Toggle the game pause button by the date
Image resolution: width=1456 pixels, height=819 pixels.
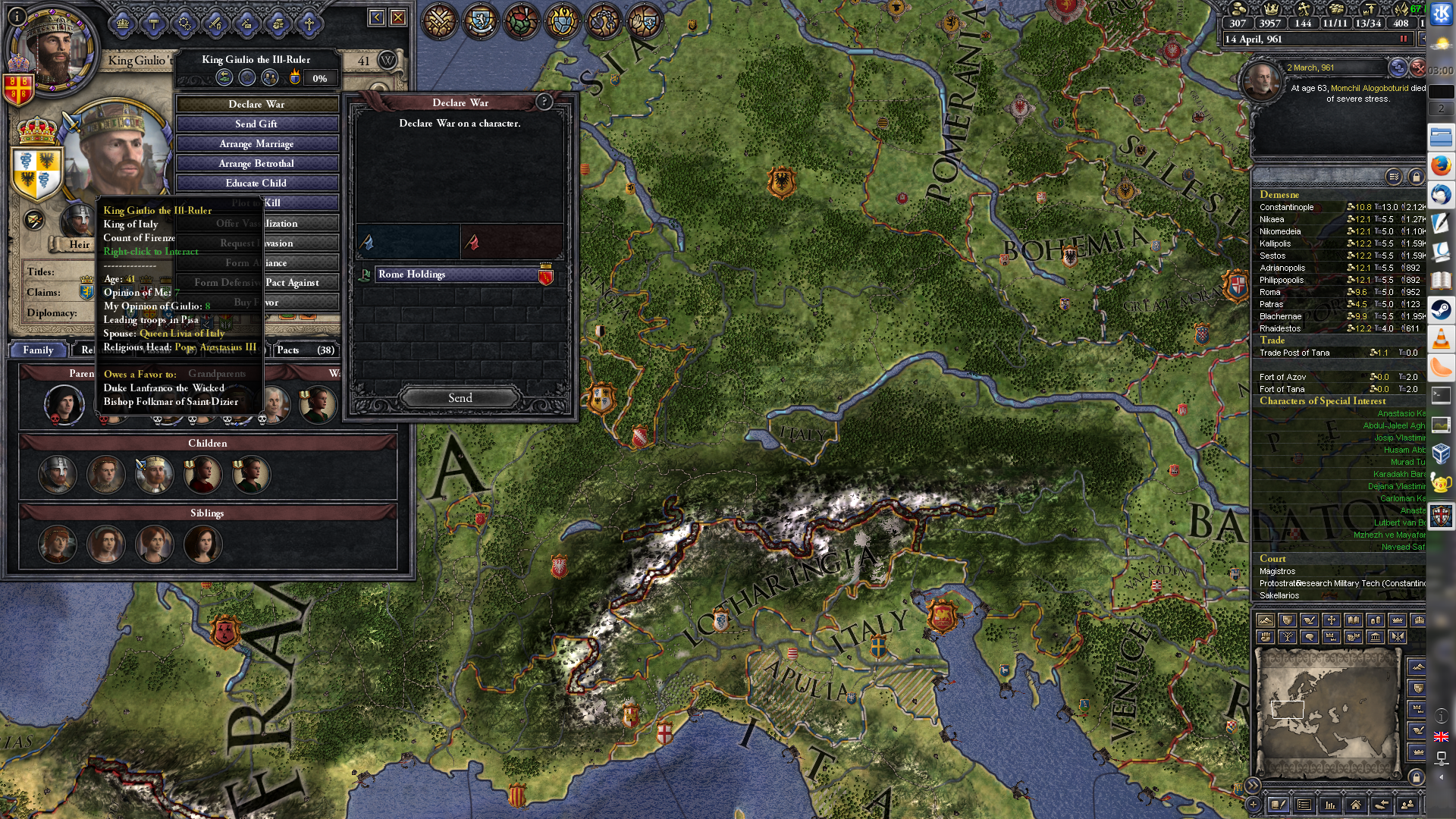(x=1403, y=39)
